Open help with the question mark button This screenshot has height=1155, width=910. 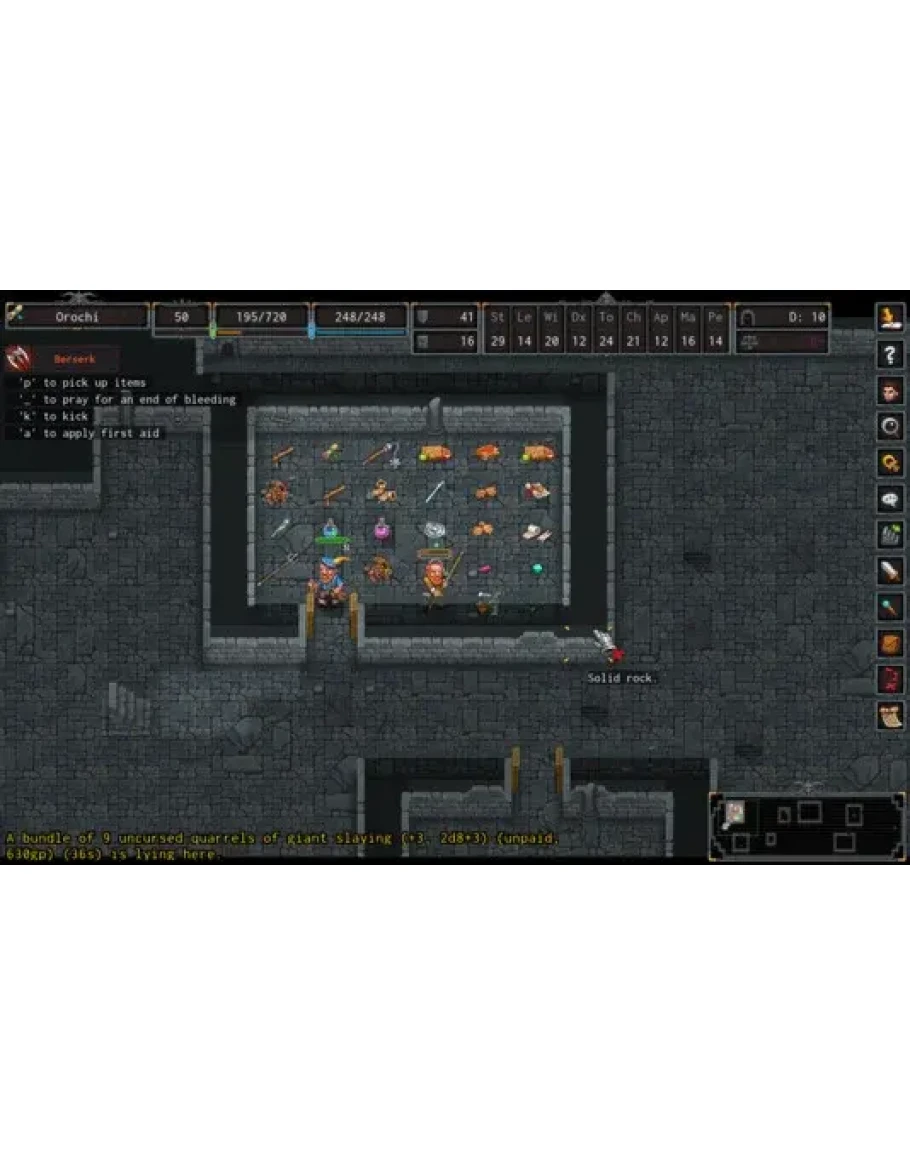click(890, 354)
